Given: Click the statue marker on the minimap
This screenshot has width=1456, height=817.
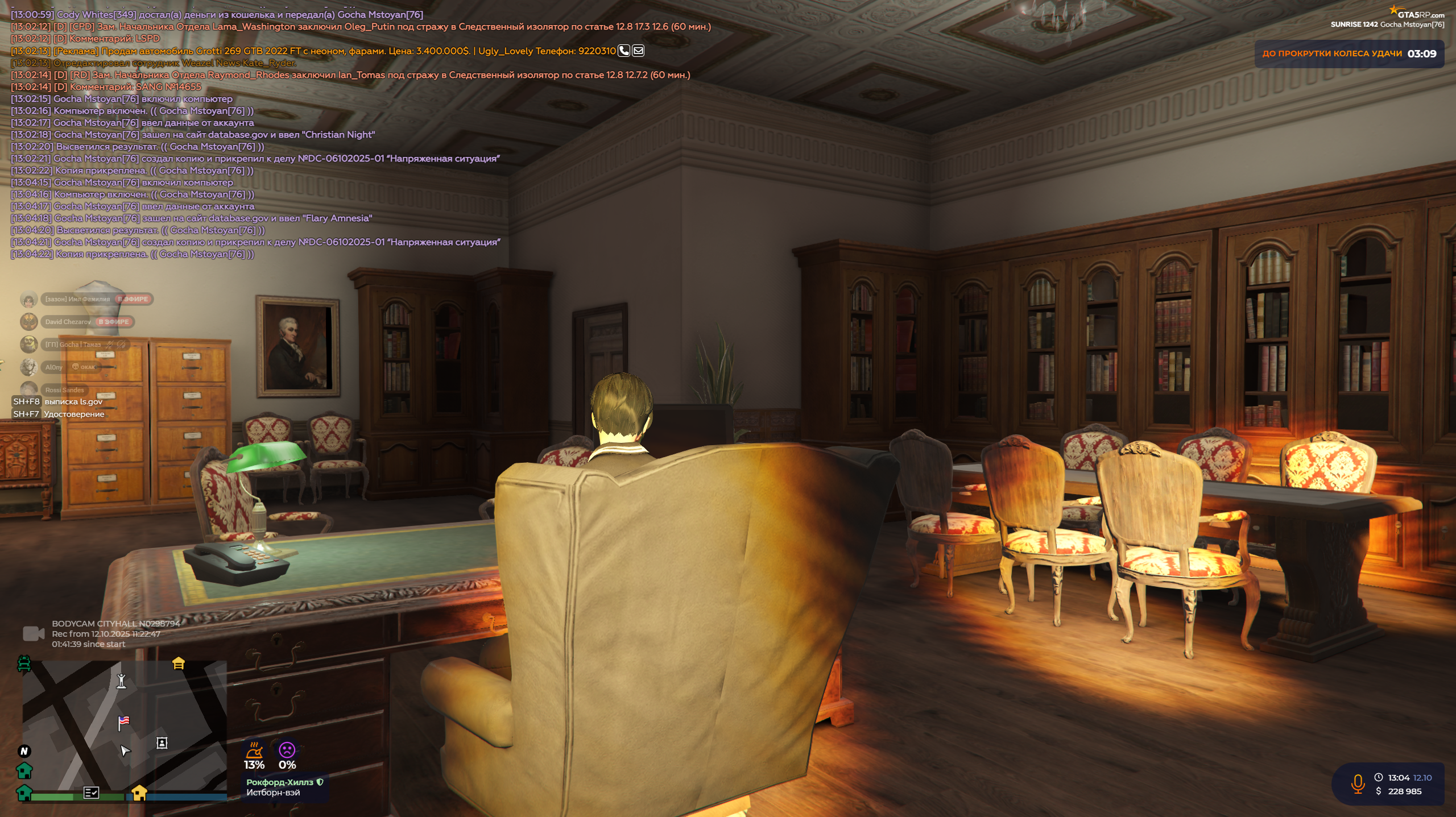Looking at the screenshot, I should 121,681.
